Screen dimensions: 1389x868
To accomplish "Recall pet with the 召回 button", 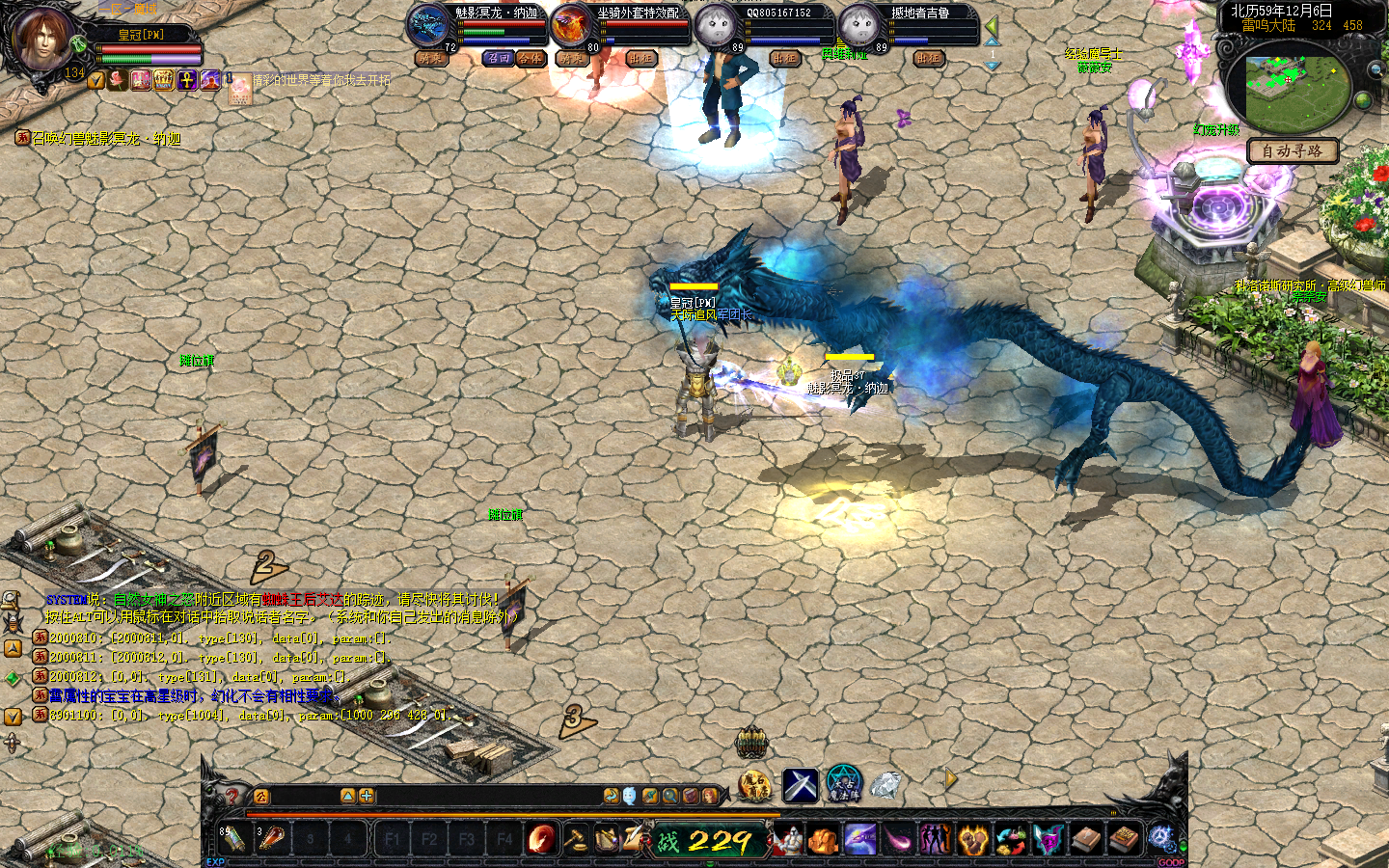I will tap(498, 59).
